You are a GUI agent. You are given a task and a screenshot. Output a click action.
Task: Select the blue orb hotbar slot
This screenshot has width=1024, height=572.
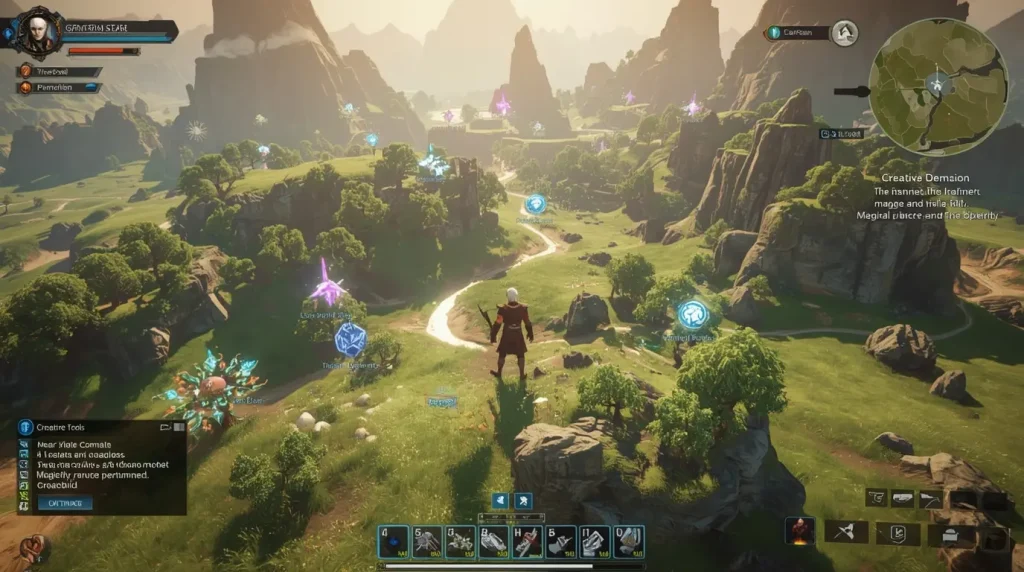394,541
